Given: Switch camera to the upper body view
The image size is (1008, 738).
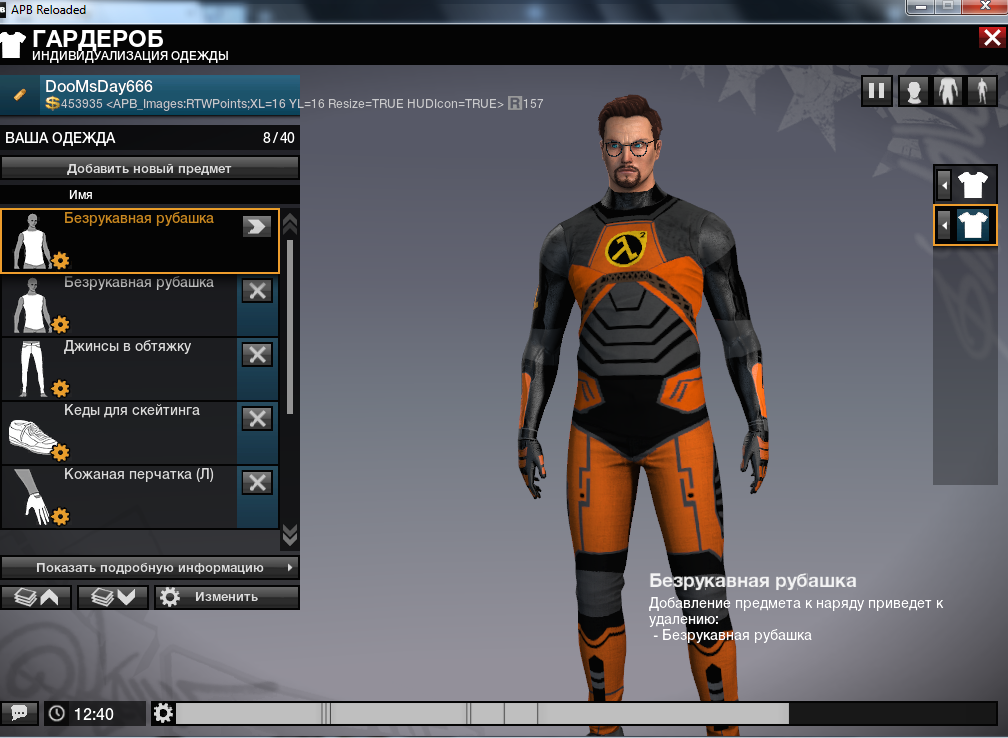Looking at the screenshot, I should [947, 92].
